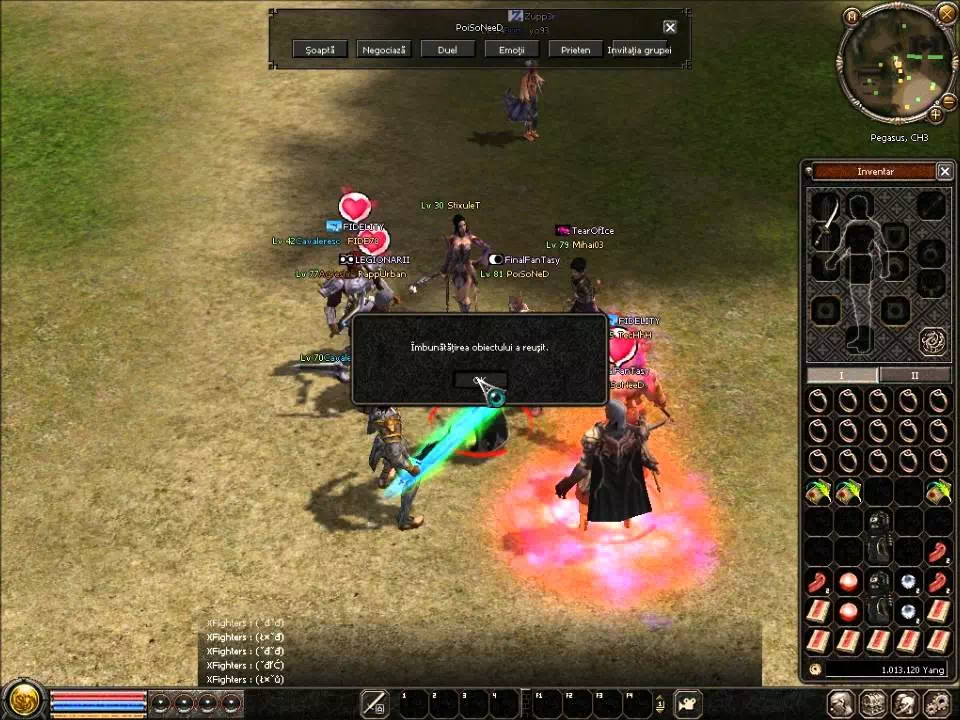Confirm the upgrade success dialog with OK
Image resolution: width=960 pixels, height=720 pixels.
point(479,381)
